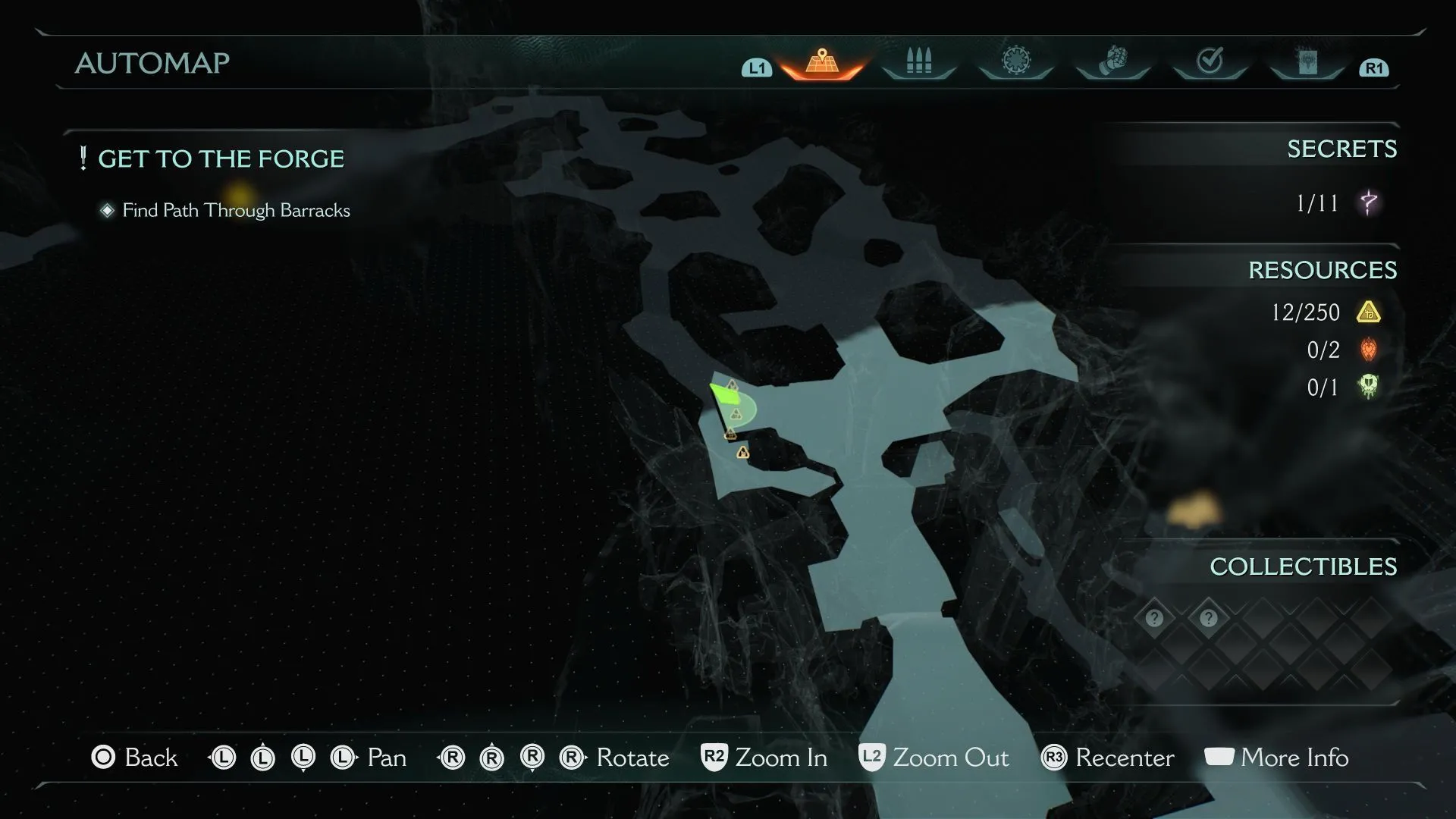Screen dimensions: 1456x819
Task: Select Find Path Through Barracks sub-objective
Action: click(x=236, y=211)
